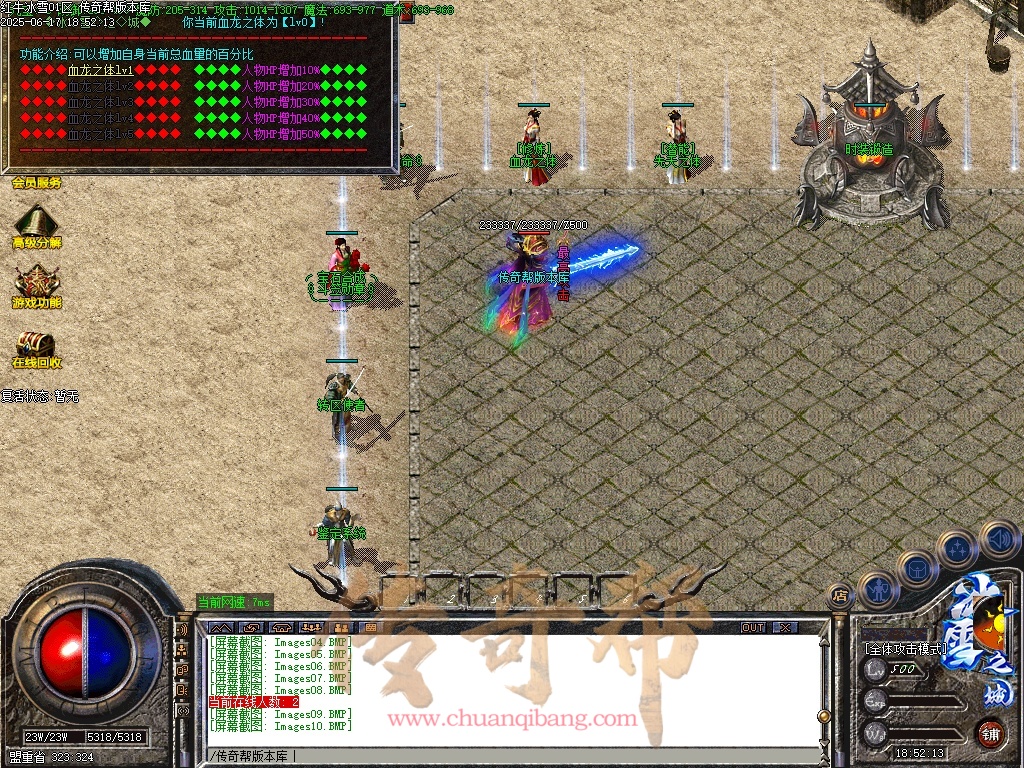
Task: Click the 会员服务 label
Action: (x=37, y=183)
